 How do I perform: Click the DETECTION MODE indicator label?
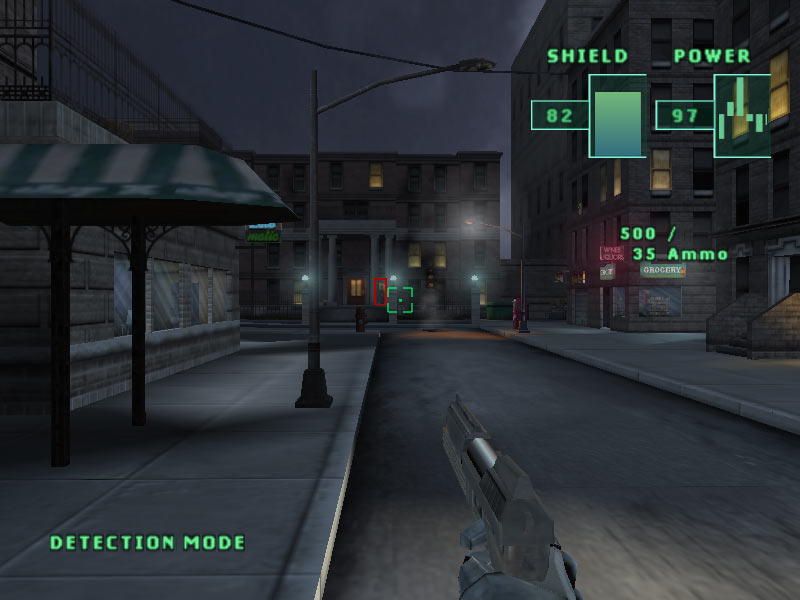pyautogui.click(x=148, y=543)
